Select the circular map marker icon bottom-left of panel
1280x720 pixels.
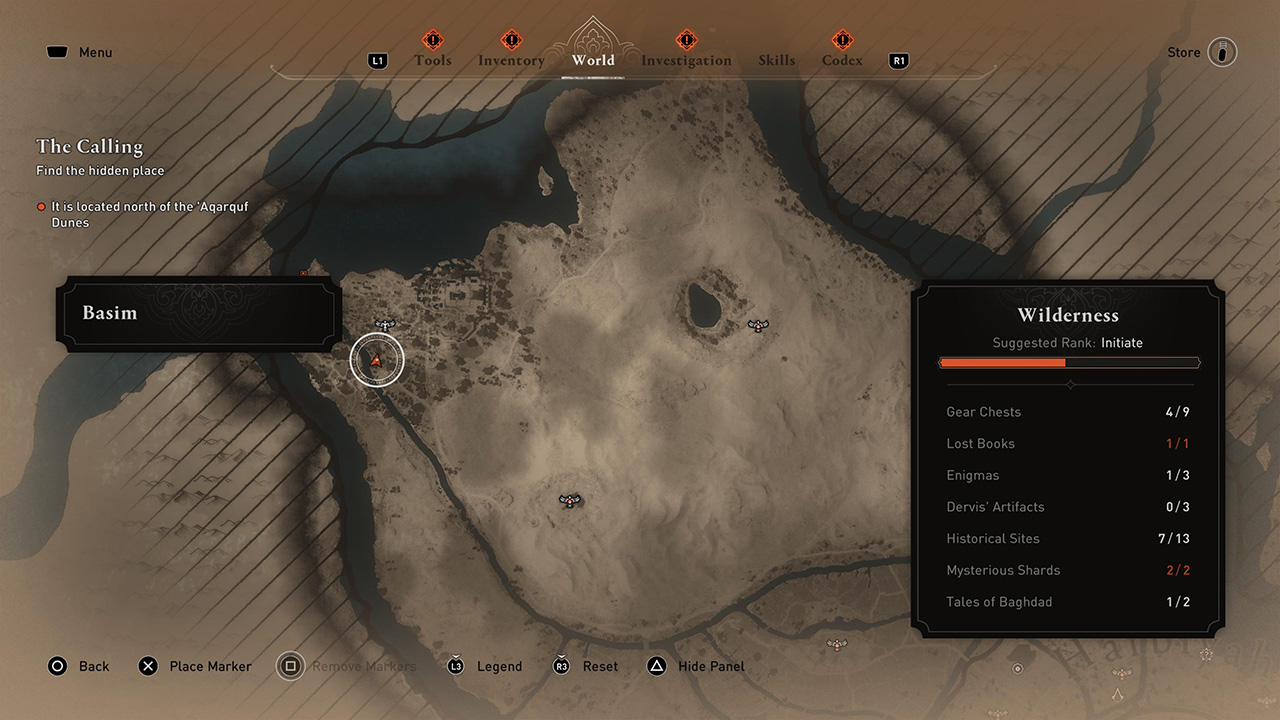tap(1018, 669)
